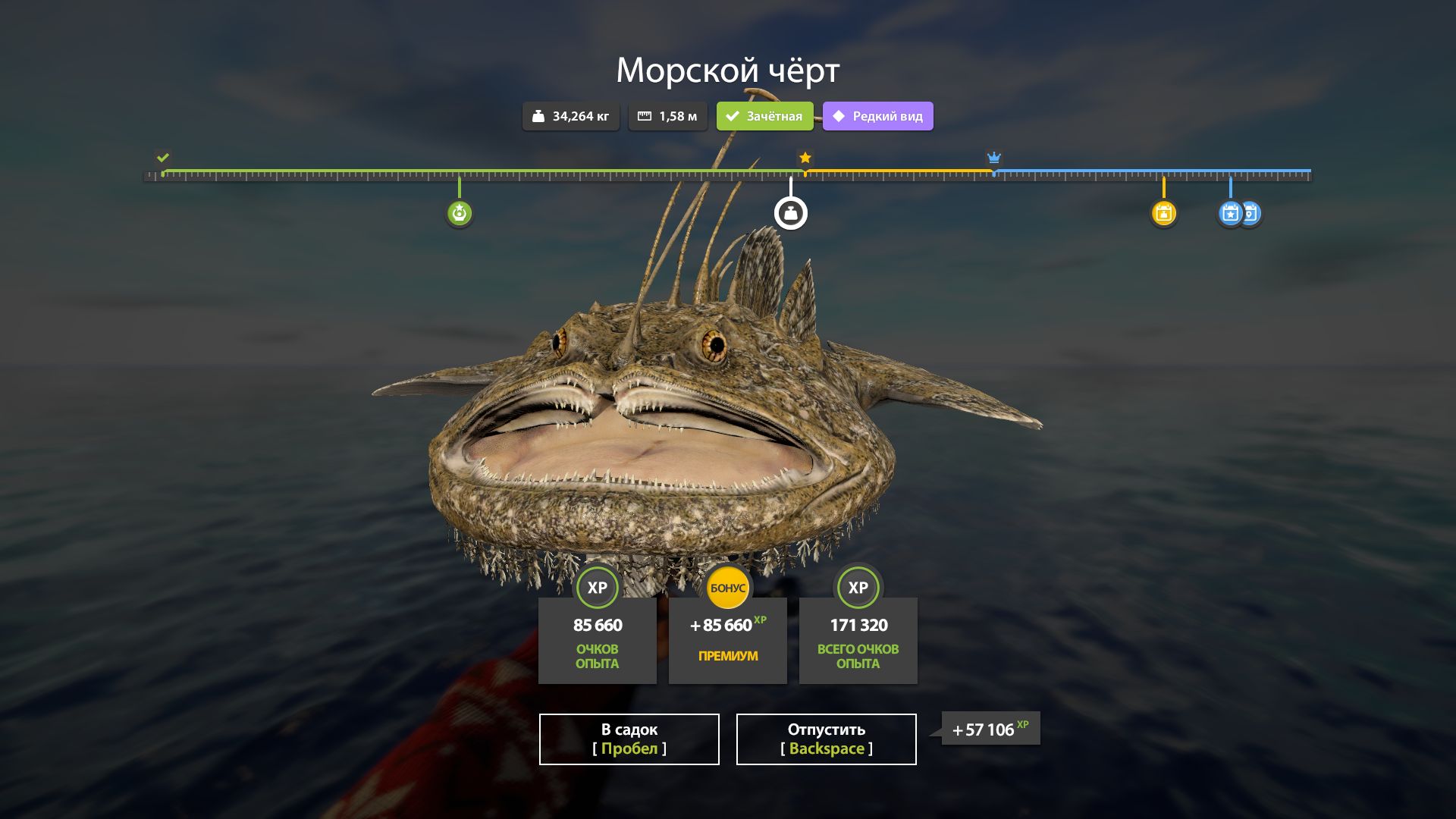The height and width of the screenshot is (819, 1456).
Task: Click the blue crown supertrophy marker
Action: [x=993, y=158]
